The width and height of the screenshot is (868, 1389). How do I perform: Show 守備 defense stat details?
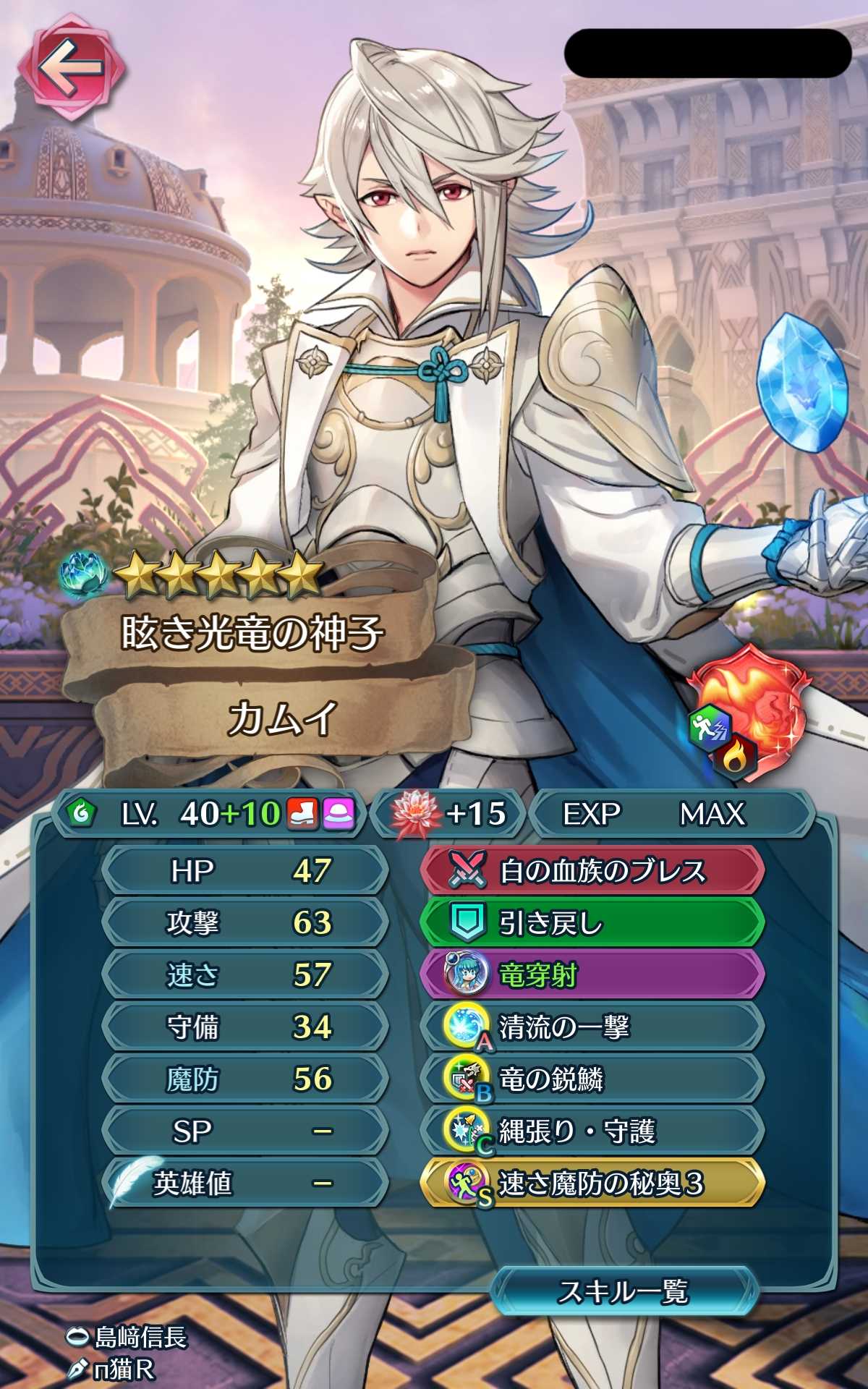(244, 1027)
